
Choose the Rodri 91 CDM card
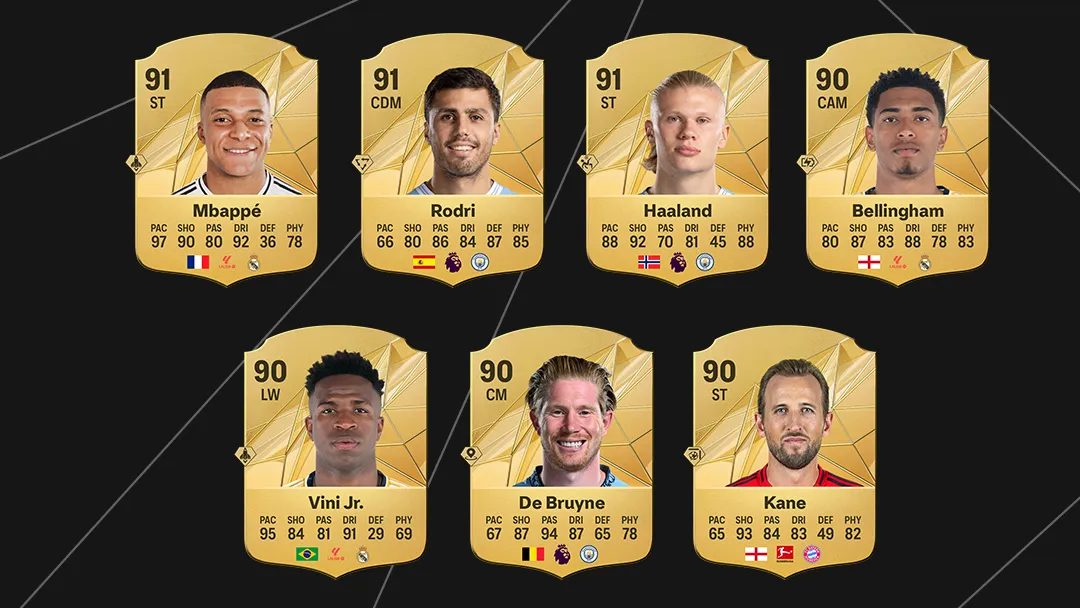(452, 160)
